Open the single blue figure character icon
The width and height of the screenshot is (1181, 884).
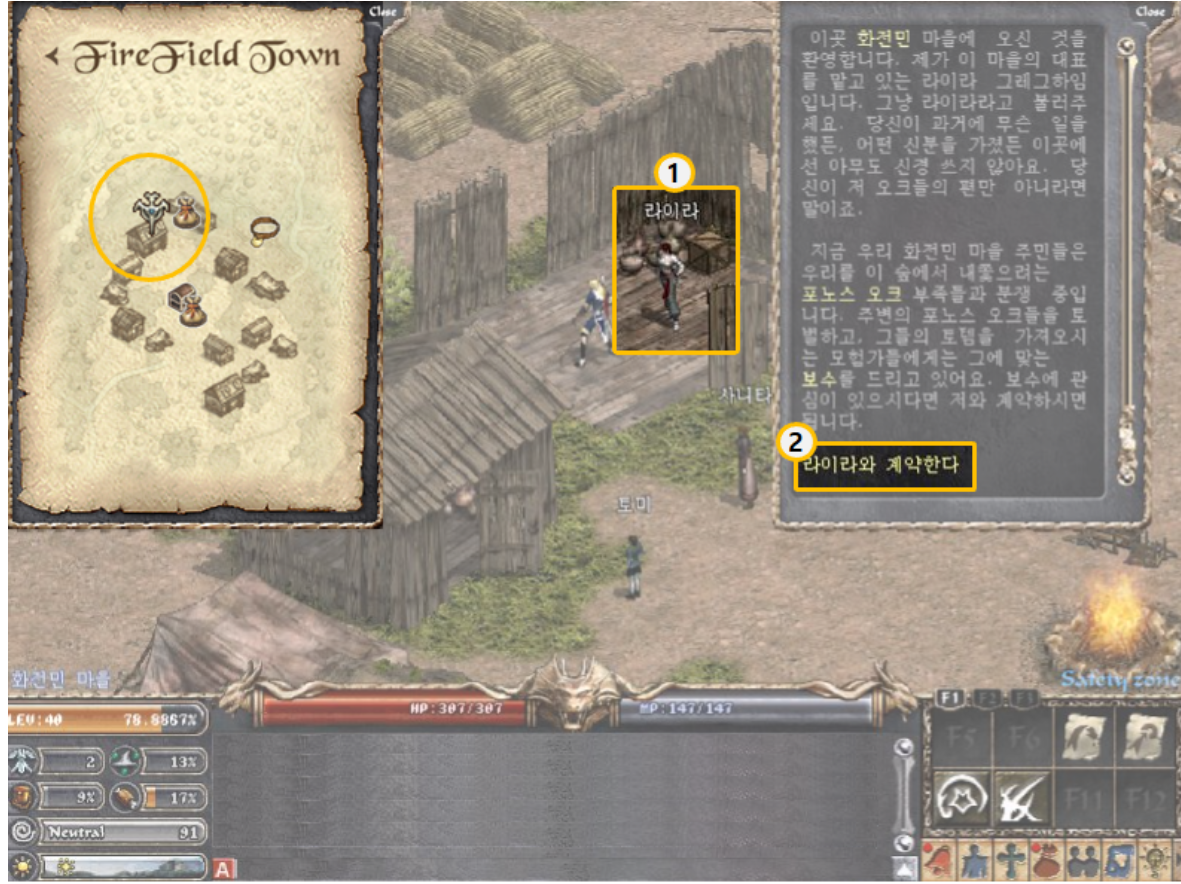click(973, 862)
